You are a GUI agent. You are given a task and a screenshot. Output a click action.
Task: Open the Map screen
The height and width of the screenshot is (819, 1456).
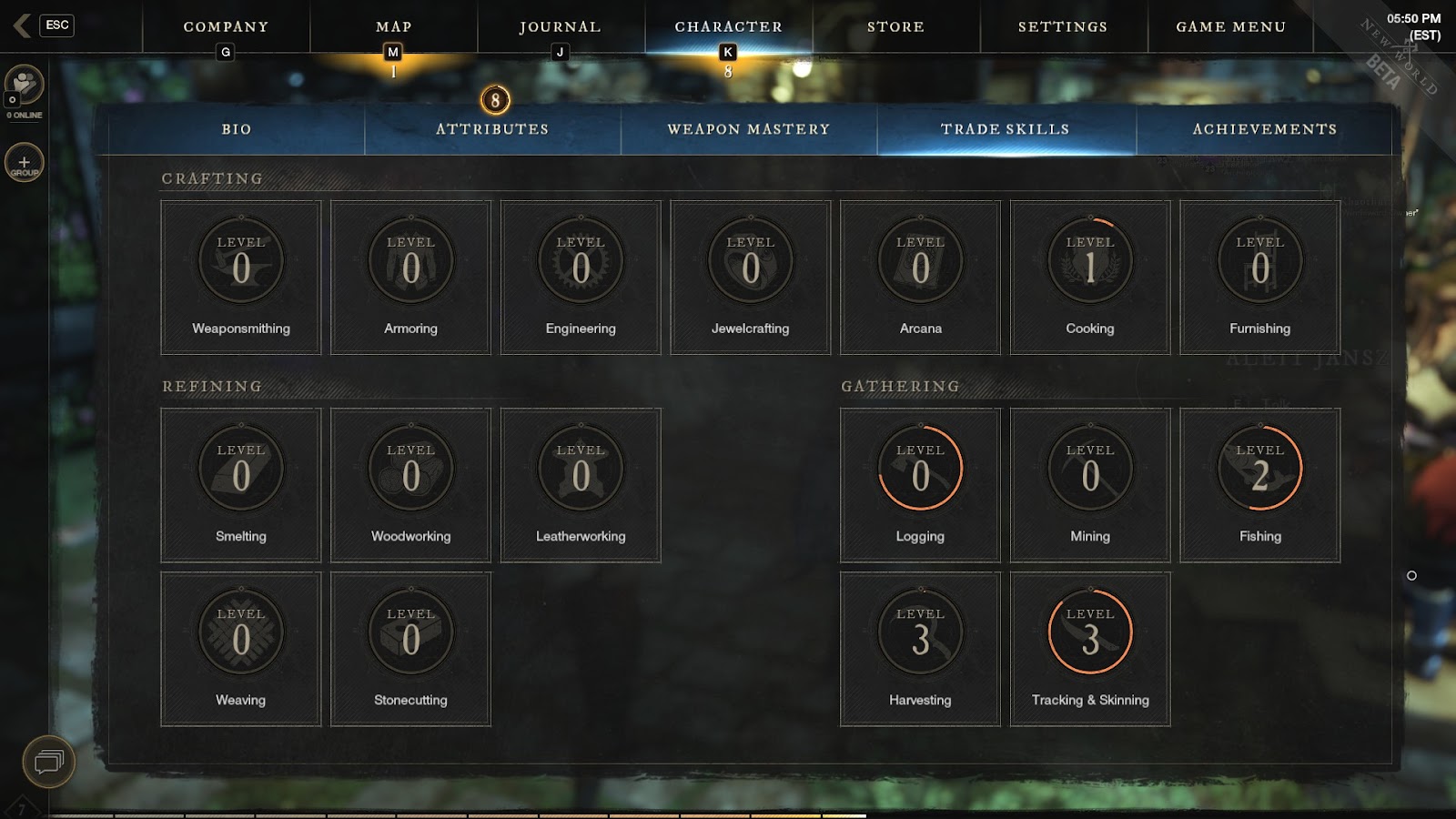393,27
